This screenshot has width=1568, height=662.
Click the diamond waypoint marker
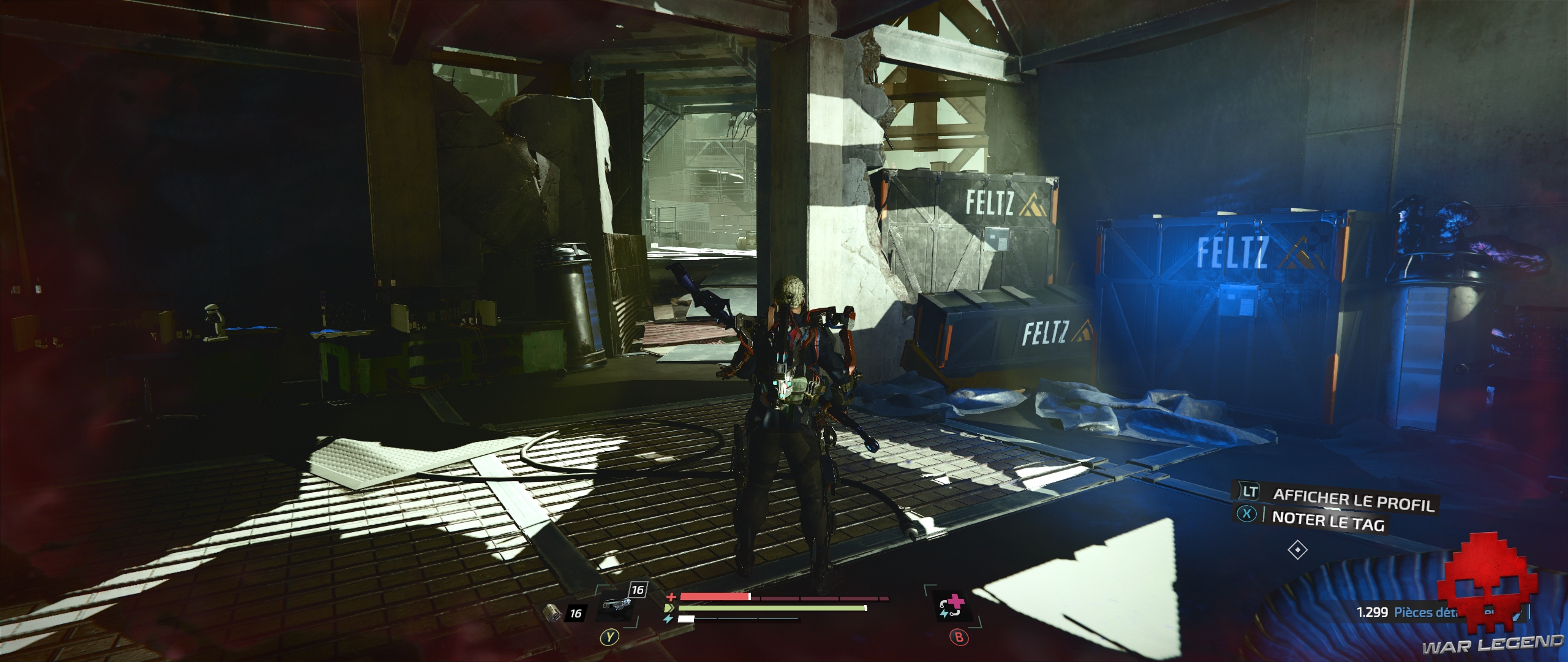point(1298,550)
